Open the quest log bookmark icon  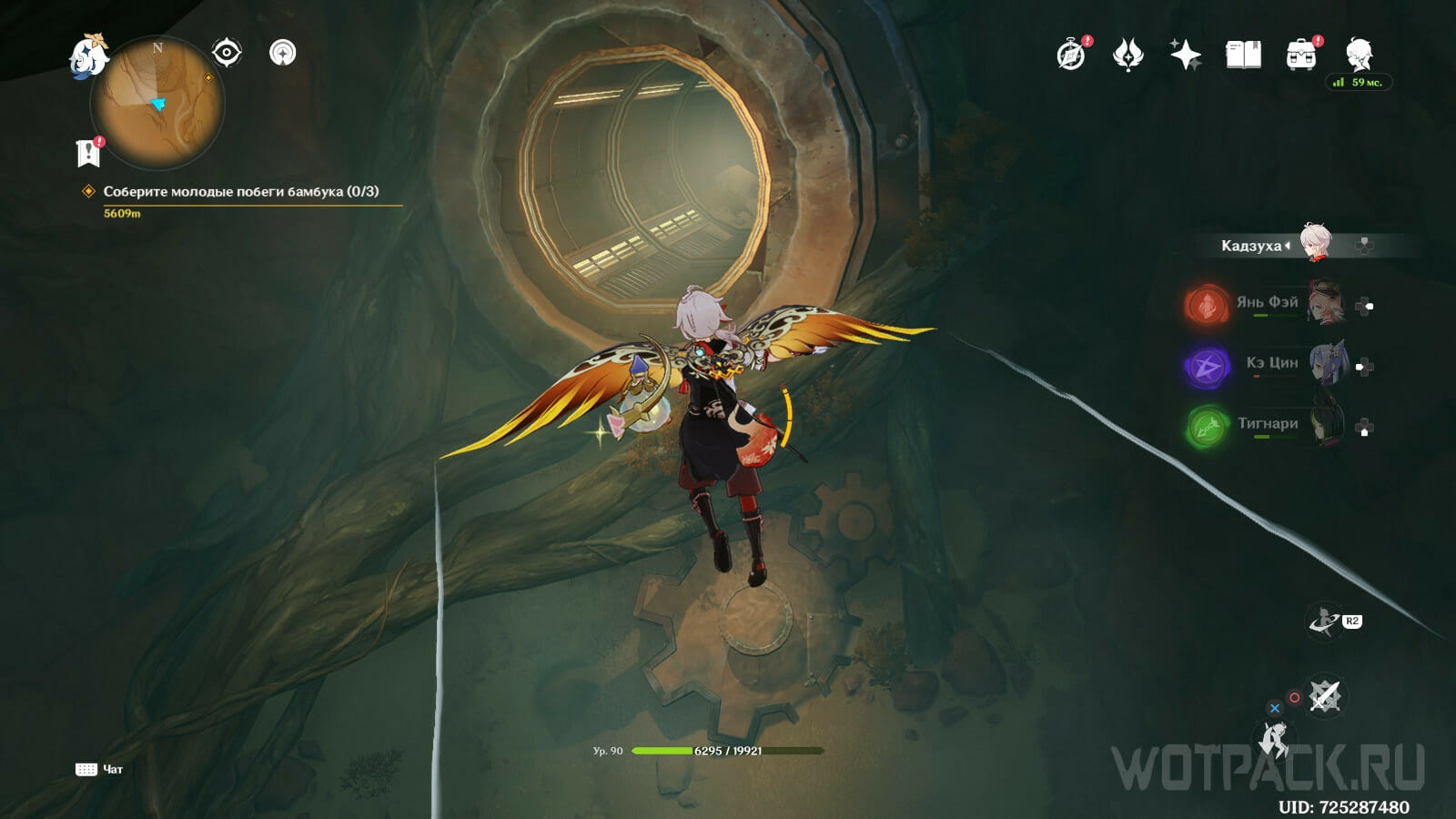point(88,153)
